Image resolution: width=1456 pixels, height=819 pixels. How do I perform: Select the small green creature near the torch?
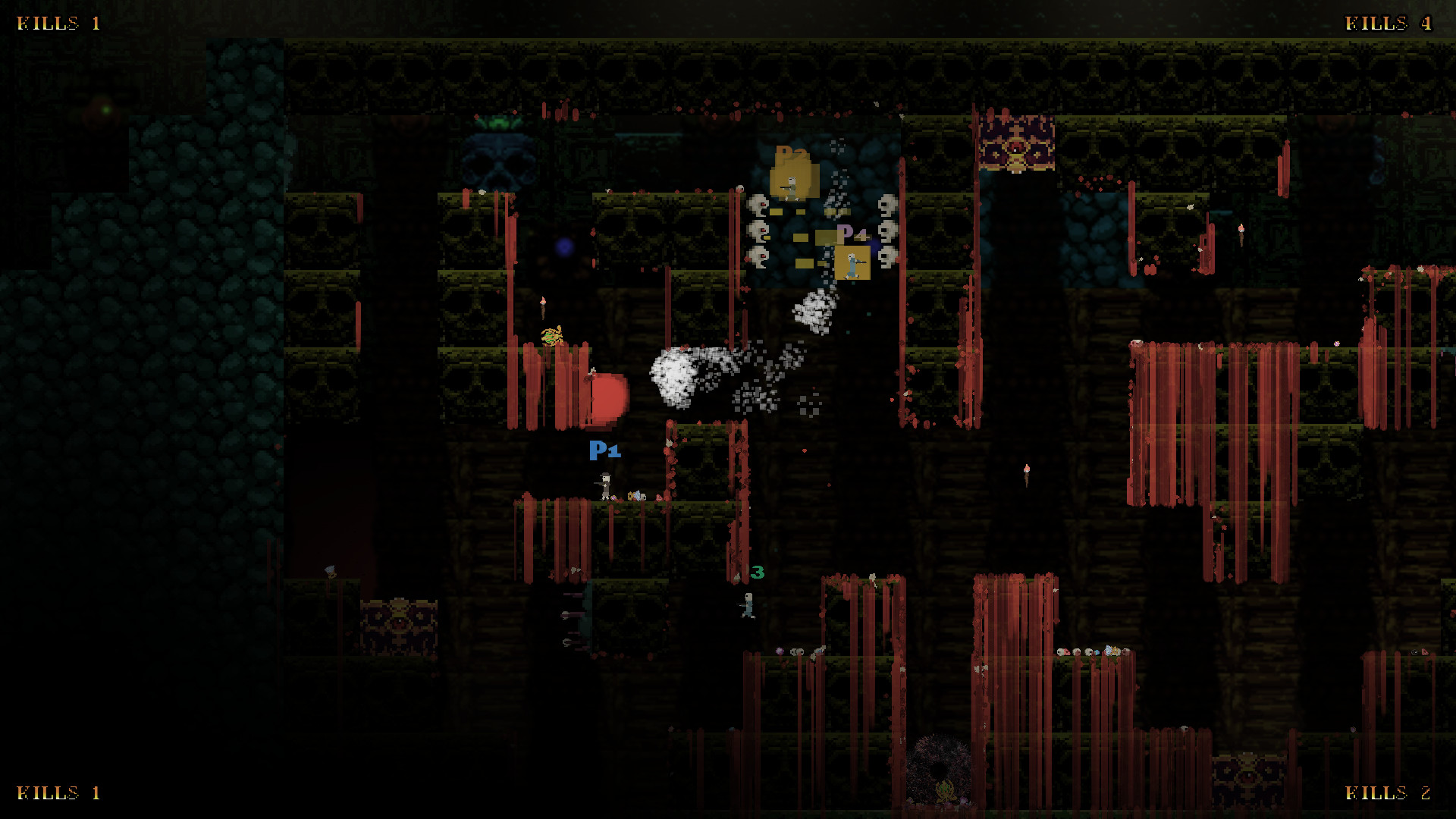pyautogui.click(x=551, y=335)
